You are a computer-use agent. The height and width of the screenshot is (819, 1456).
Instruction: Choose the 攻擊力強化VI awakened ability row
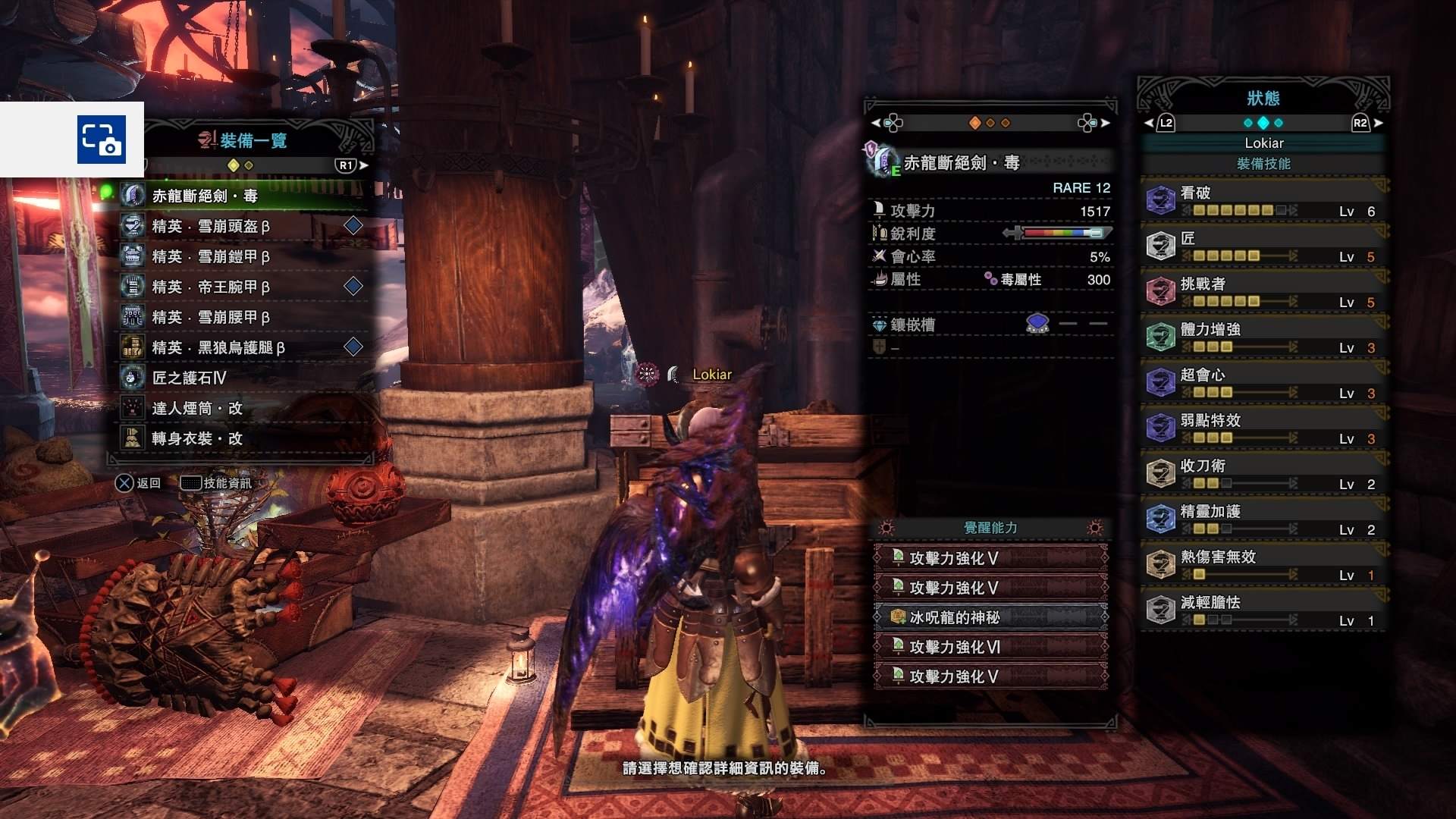click(x=990, y=647)
